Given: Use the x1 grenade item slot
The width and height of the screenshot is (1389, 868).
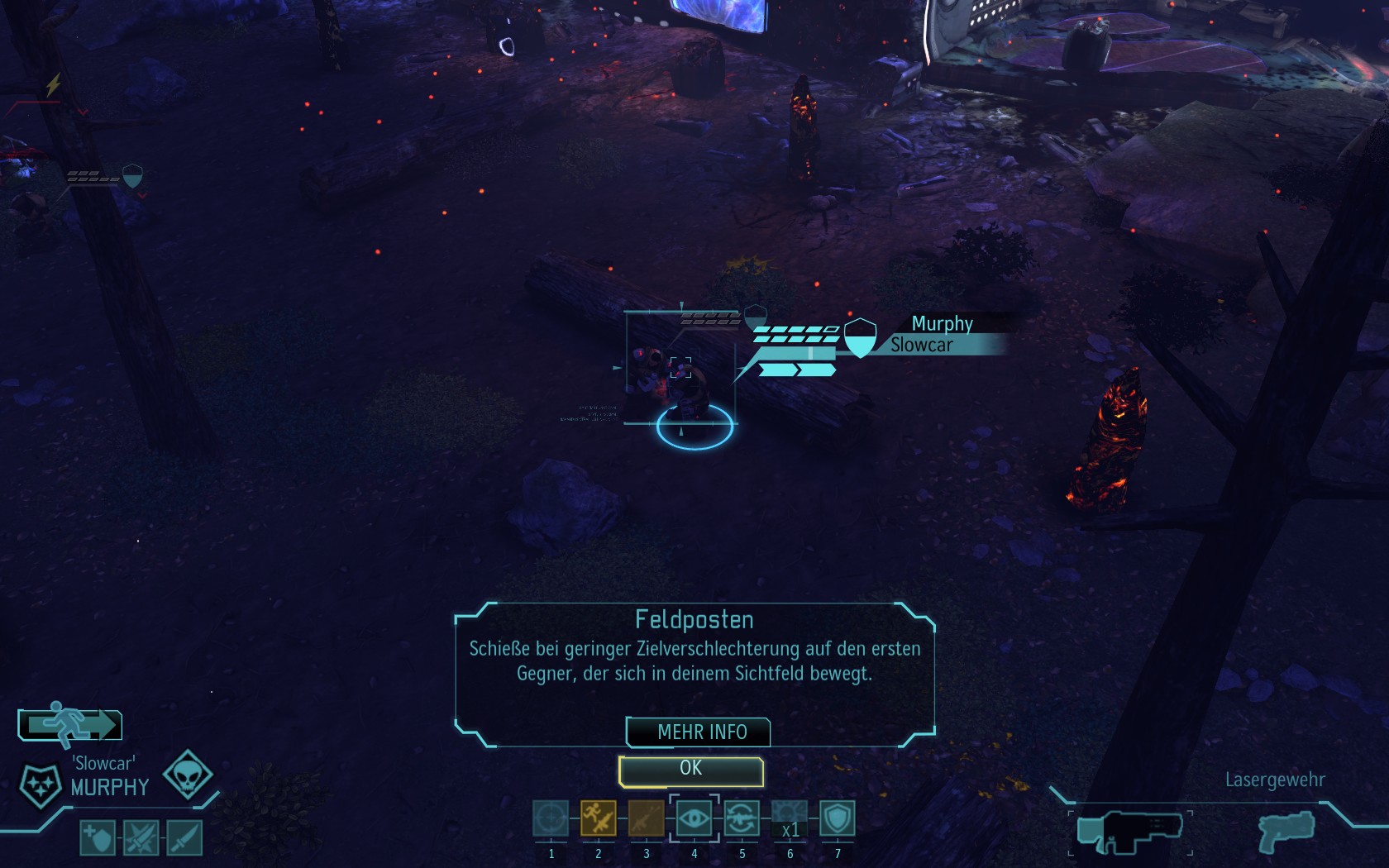Looking at the screenshot, I should coord(790,819).
